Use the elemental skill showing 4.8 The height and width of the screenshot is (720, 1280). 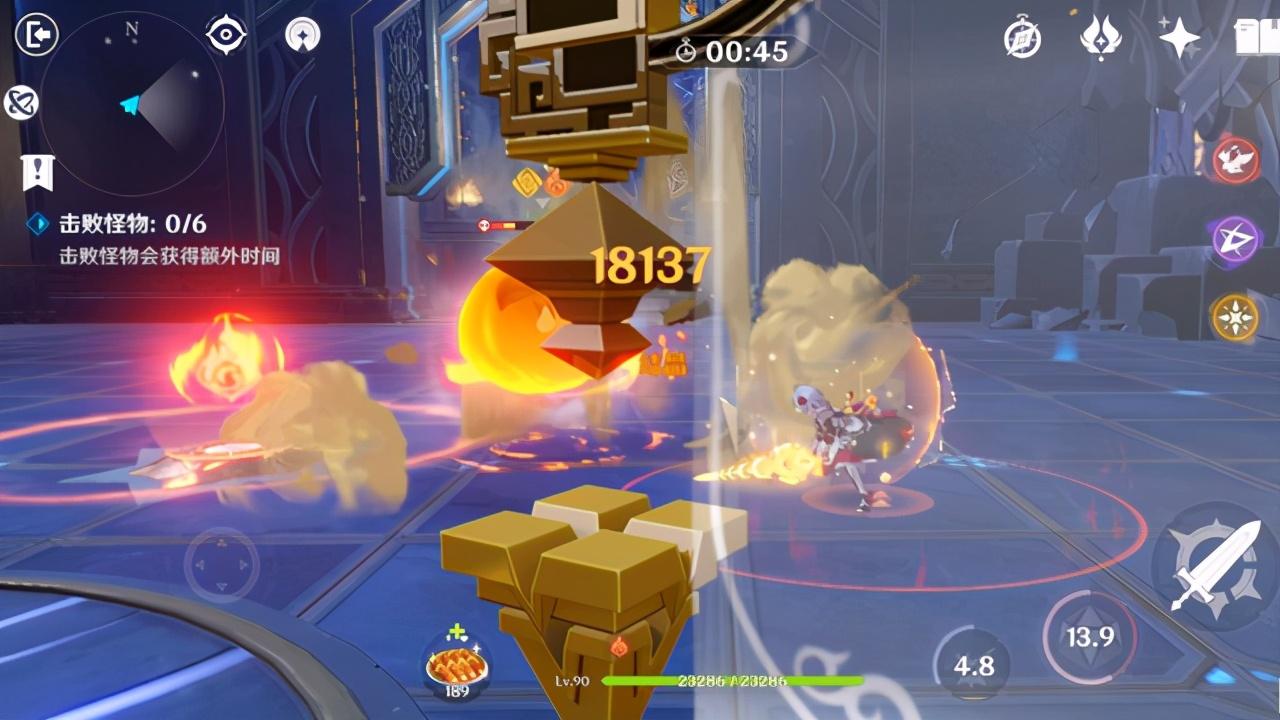(x=973, y=666)
